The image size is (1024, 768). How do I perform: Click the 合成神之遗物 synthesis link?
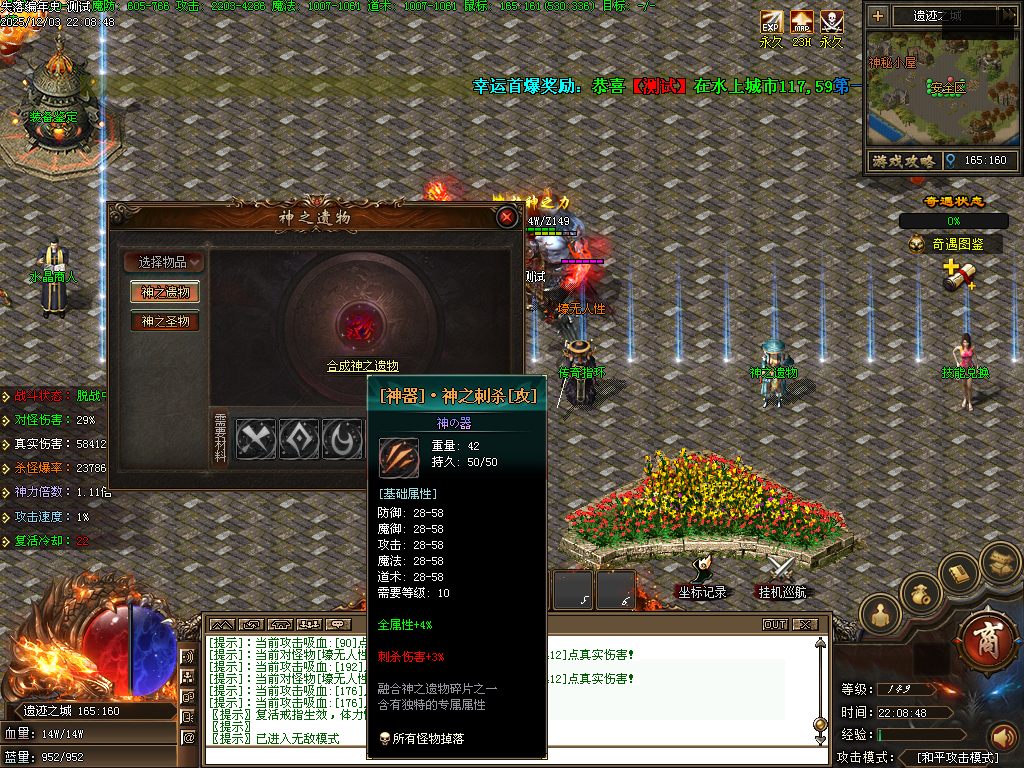click(x=362, y=366)
